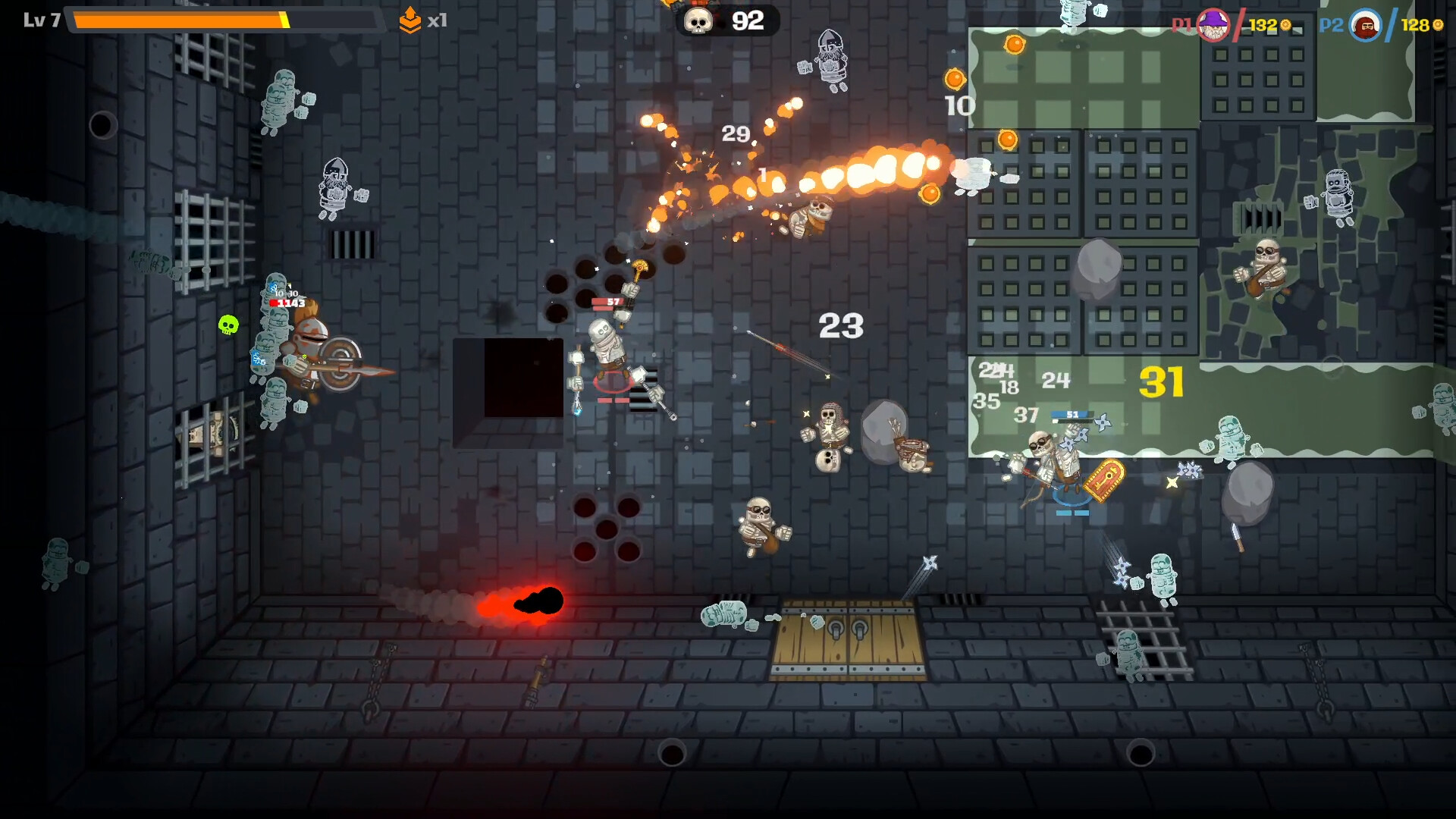Click the skull kill counter icon
Viewport: 1456px width, 819px height.
[698, 21]
